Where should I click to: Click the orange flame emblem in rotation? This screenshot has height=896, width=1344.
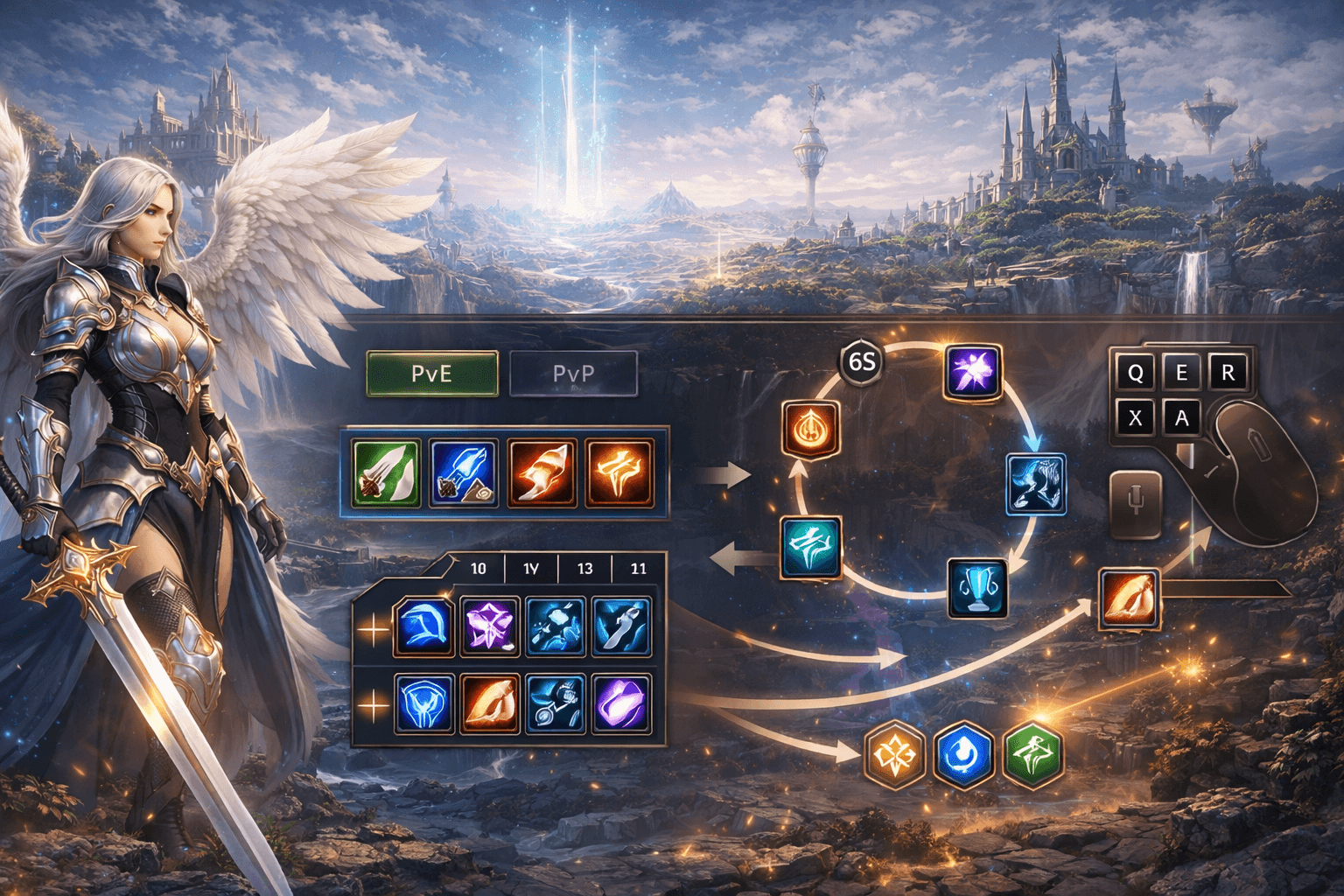[x=811, y=429]
